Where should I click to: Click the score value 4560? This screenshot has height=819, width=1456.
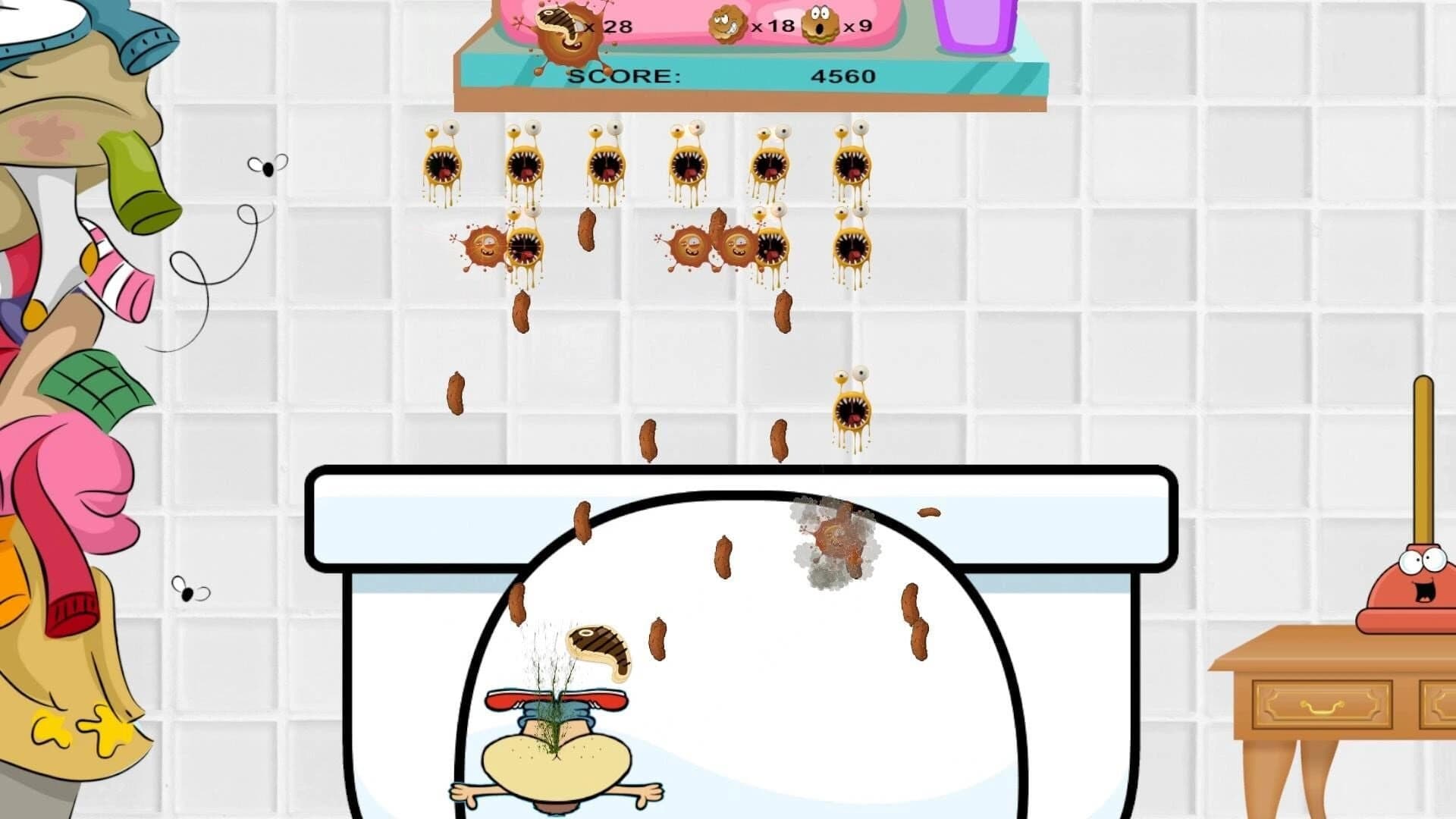[843, 75]
